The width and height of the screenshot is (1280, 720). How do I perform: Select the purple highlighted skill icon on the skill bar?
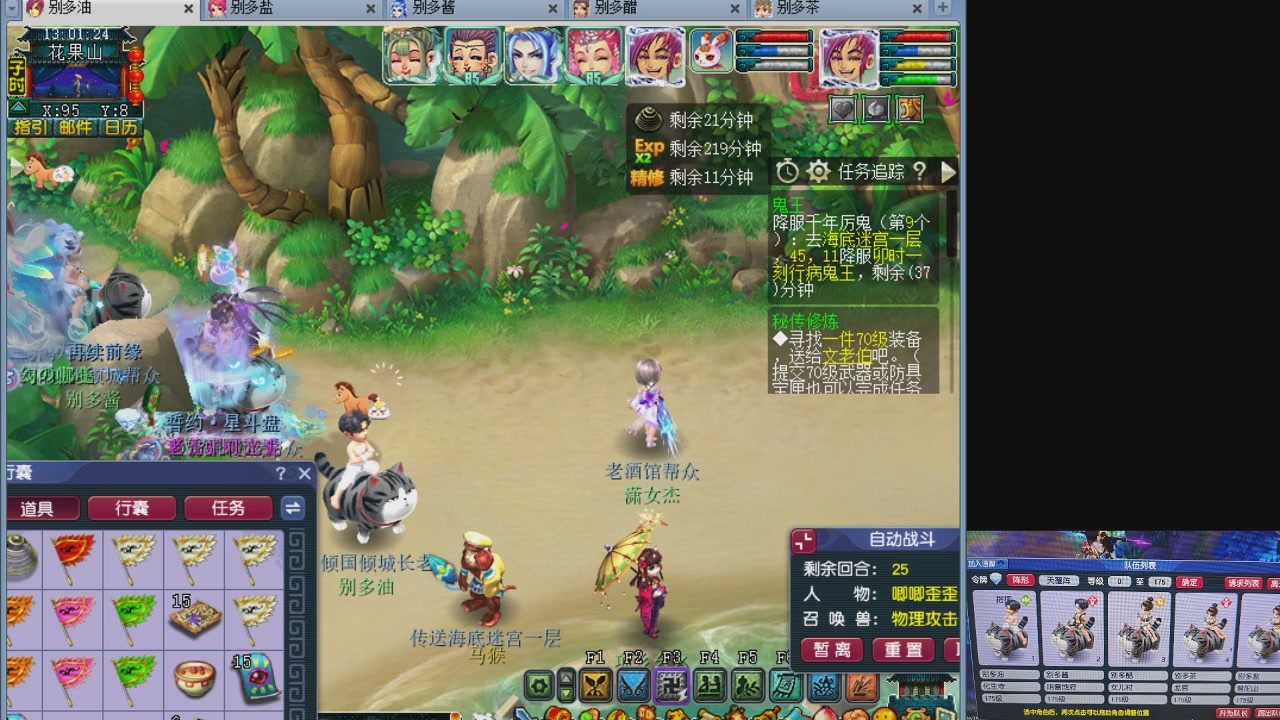click(672, 688)
